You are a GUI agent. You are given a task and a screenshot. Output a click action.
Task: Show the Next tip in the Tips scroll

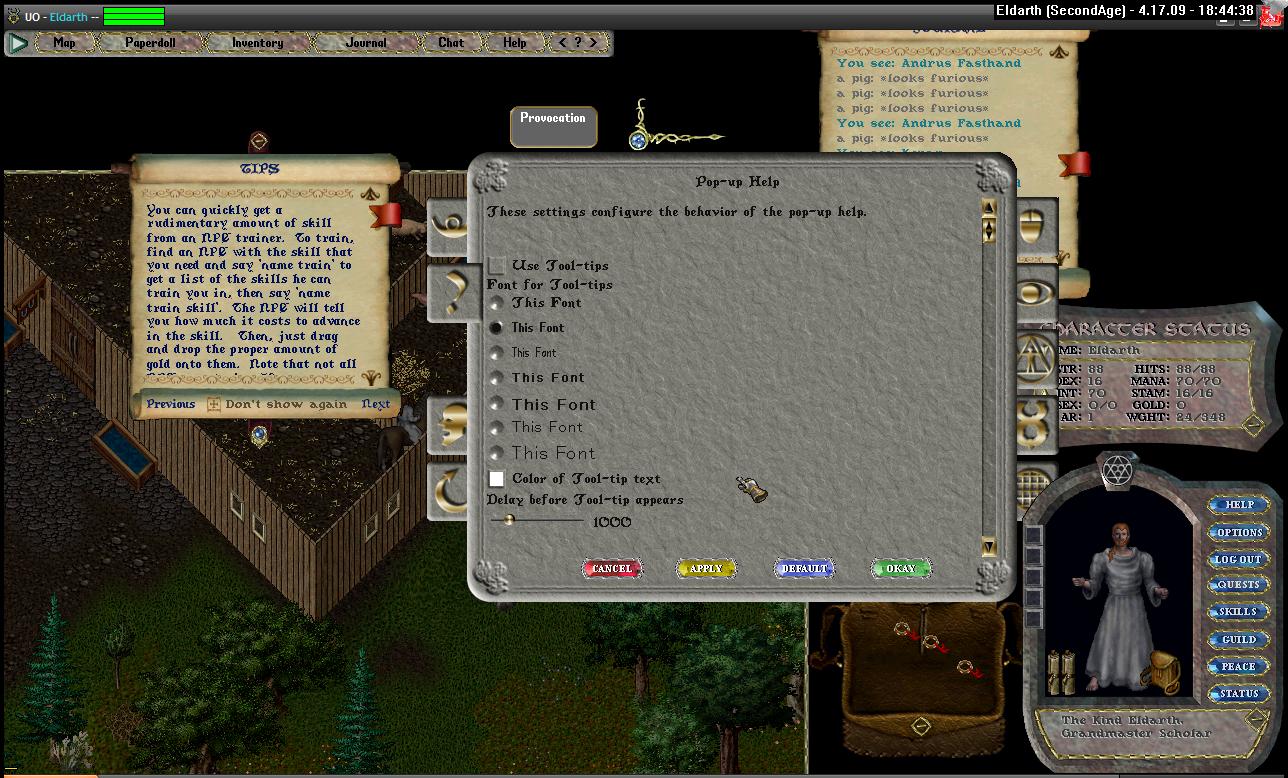[x=376, y=405]
